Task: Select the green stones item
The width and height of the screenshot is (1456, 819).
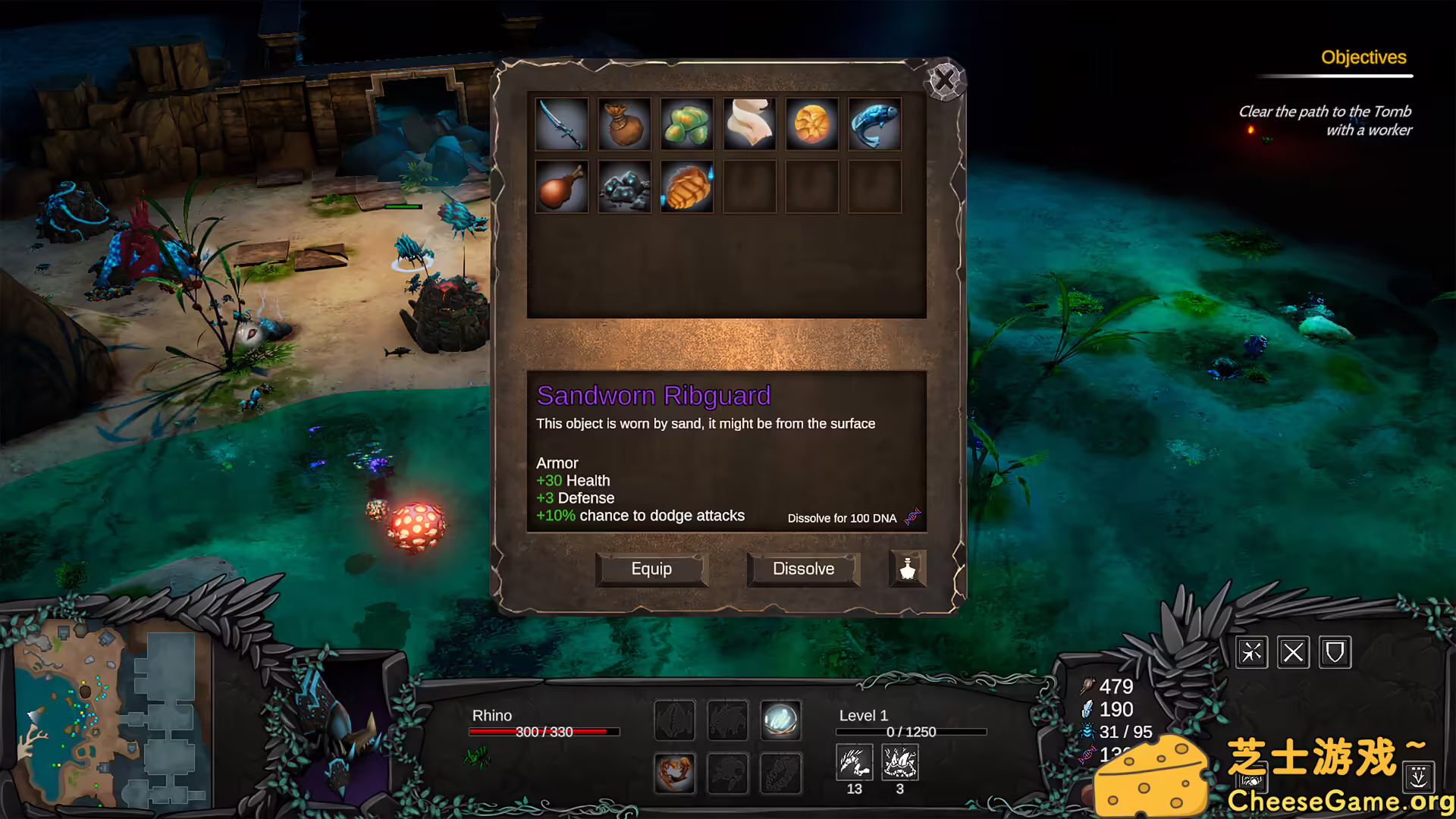Action: click(x=687, y=124)
